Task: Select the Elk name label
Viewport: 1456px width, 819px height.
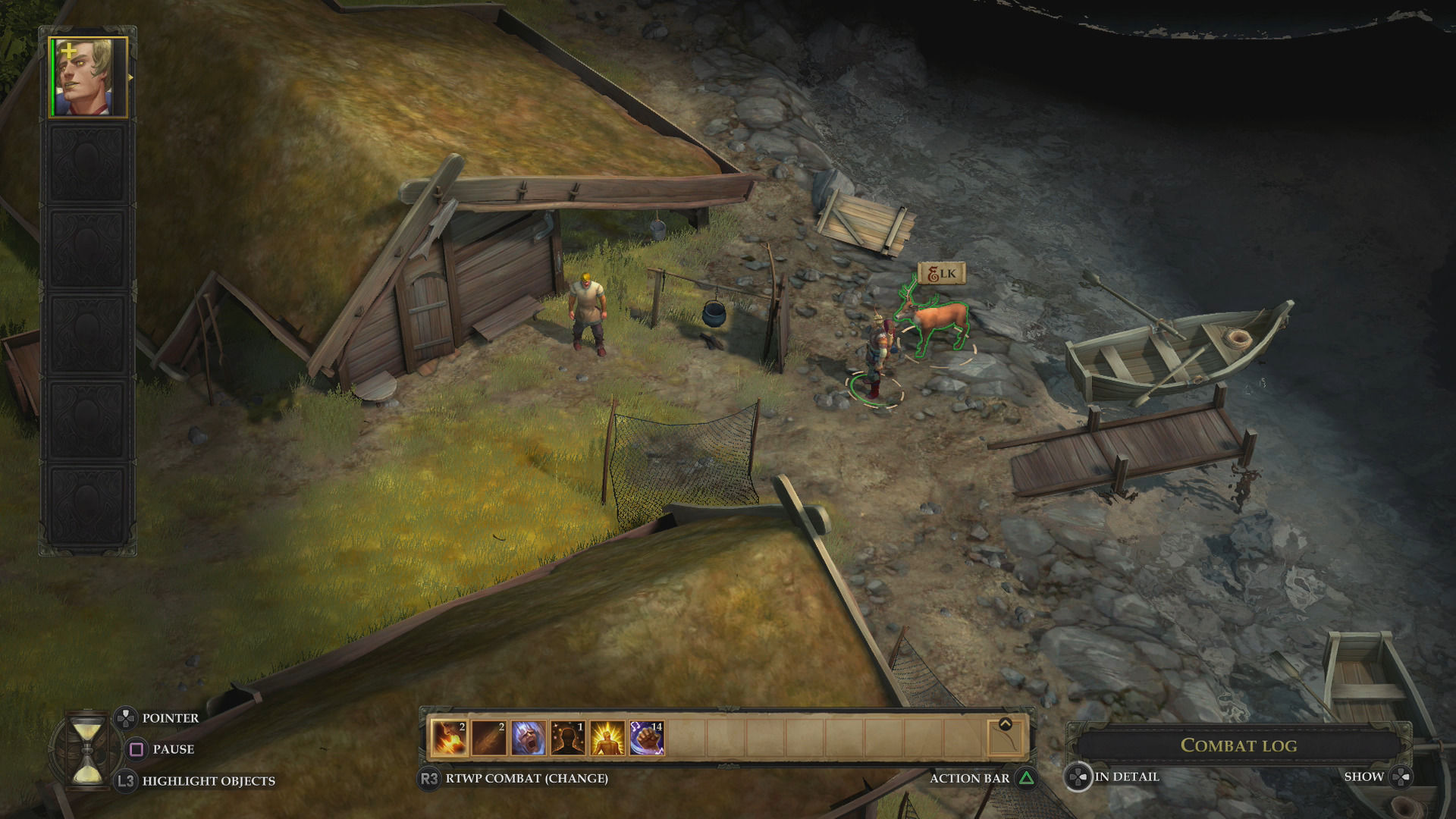Action: click(x=941, y=274)
